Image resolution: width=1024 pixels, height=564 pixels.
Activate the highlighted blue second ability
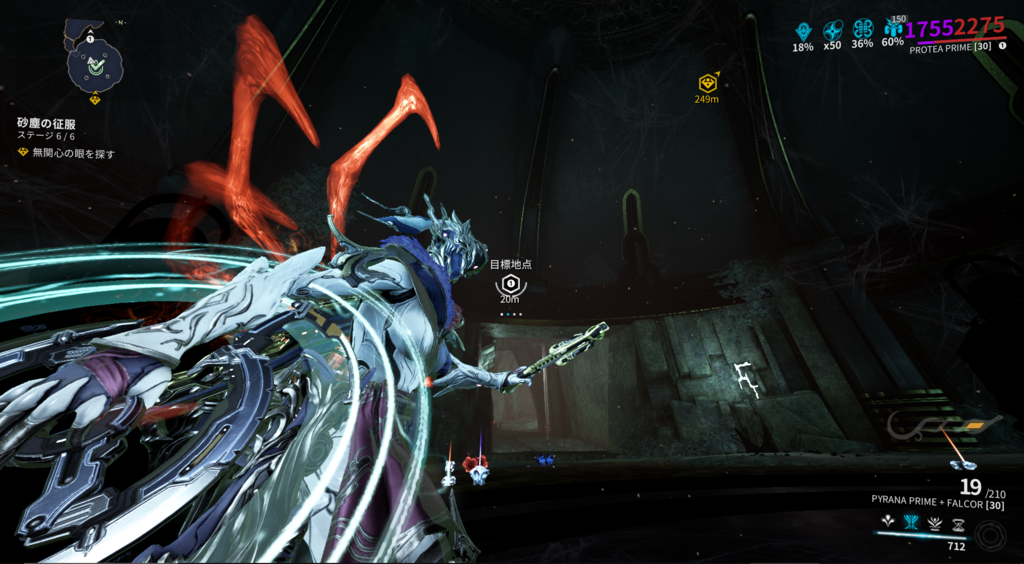coord(910,522)
